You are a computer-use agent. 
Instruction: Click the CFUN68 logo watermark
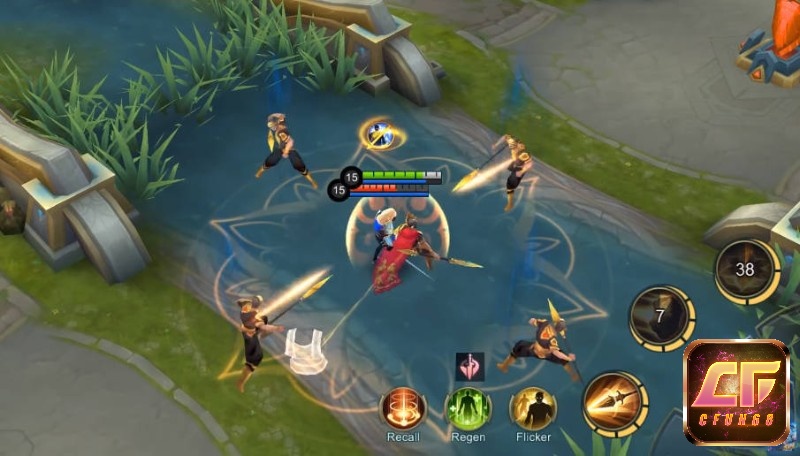coord(736,392)
